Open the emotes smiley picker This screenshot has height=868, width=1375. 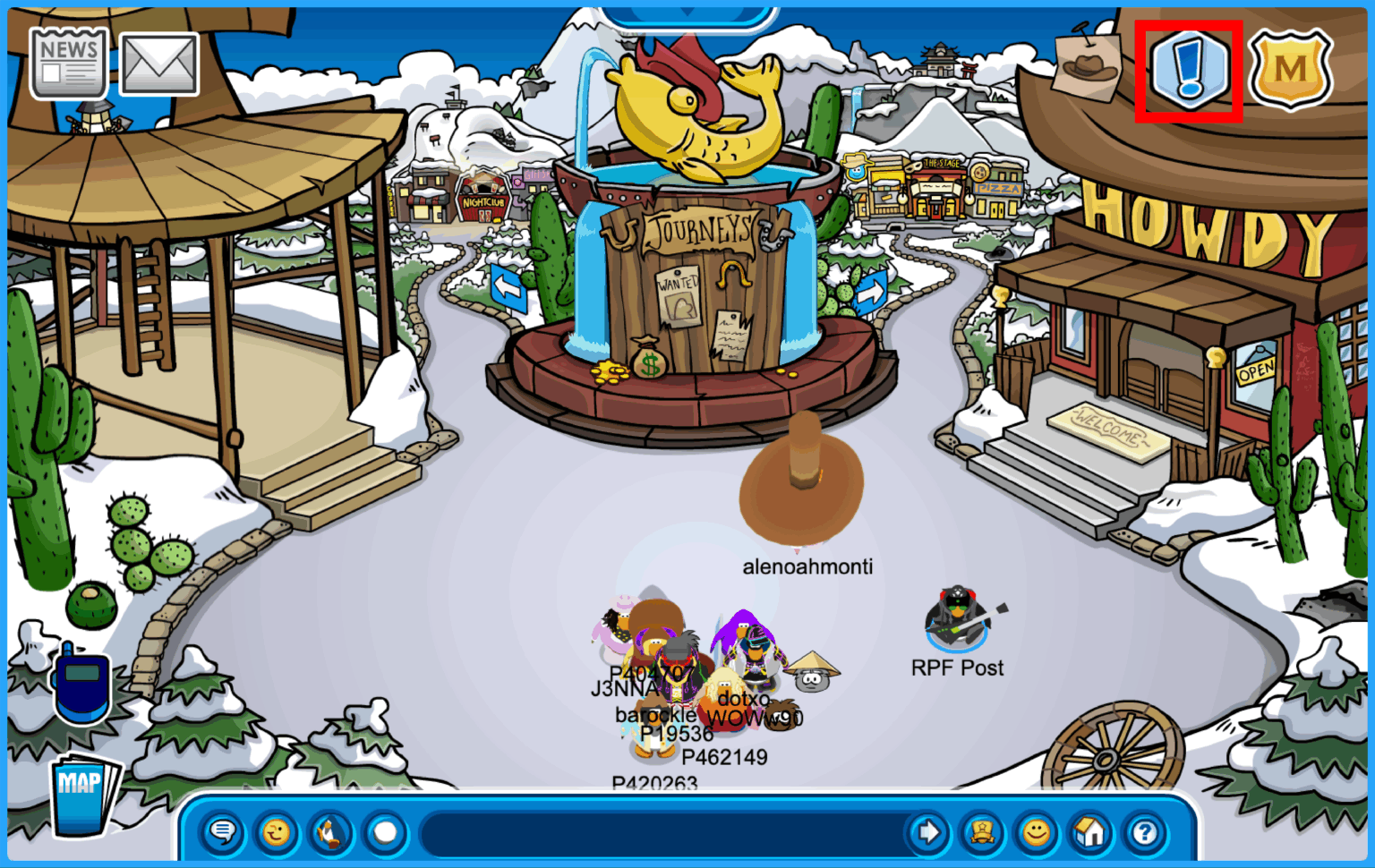275,833
